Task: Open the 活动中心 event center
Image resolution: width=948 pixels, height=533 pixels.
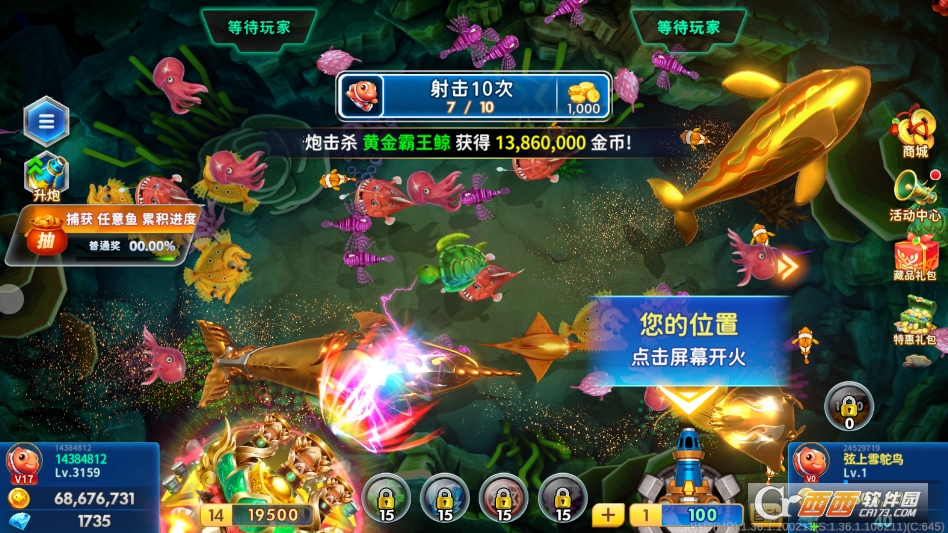Action: click(914, 194)
